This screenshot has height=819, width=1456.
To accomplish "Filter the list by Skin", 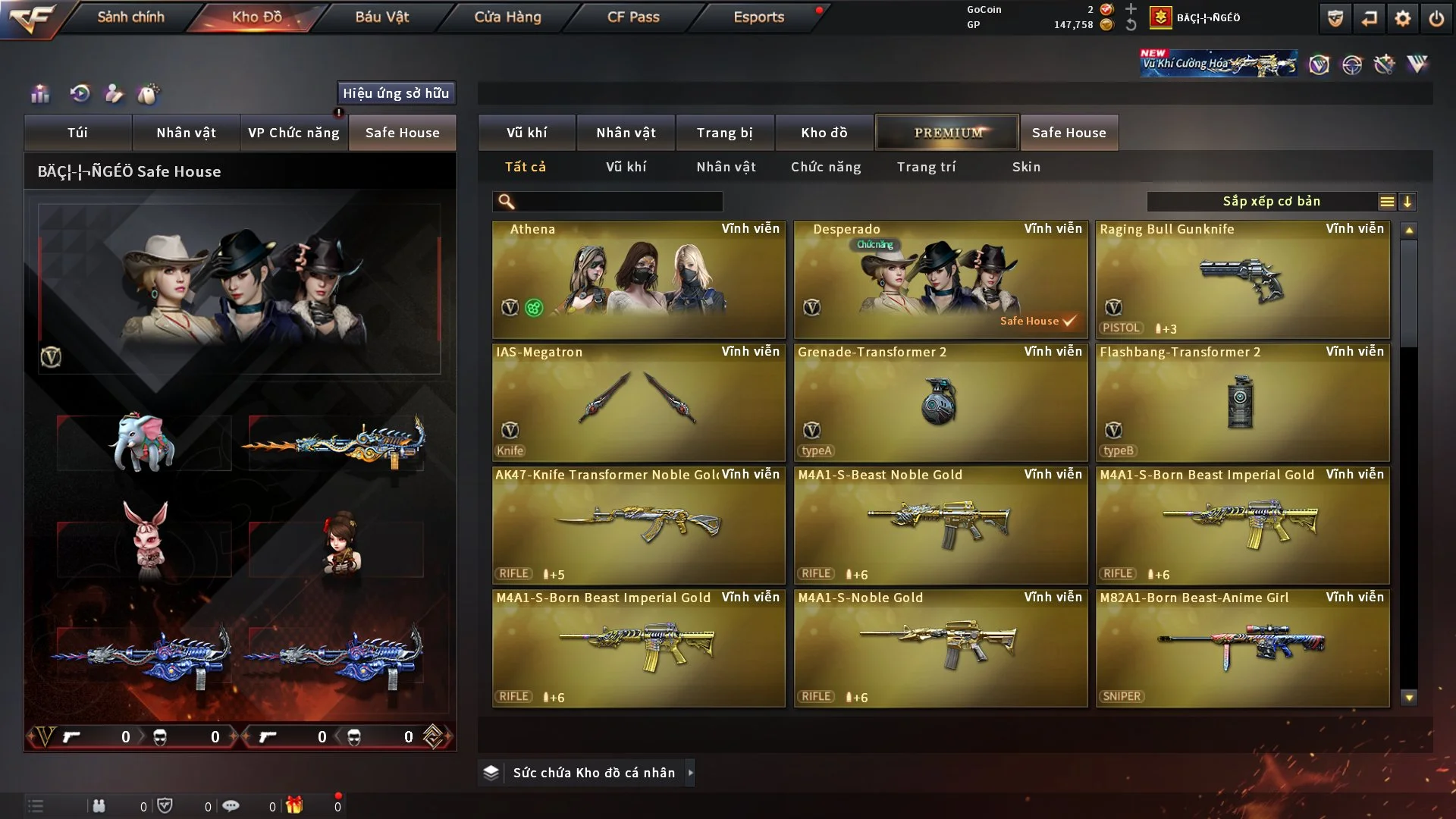I will point(1026,167).
